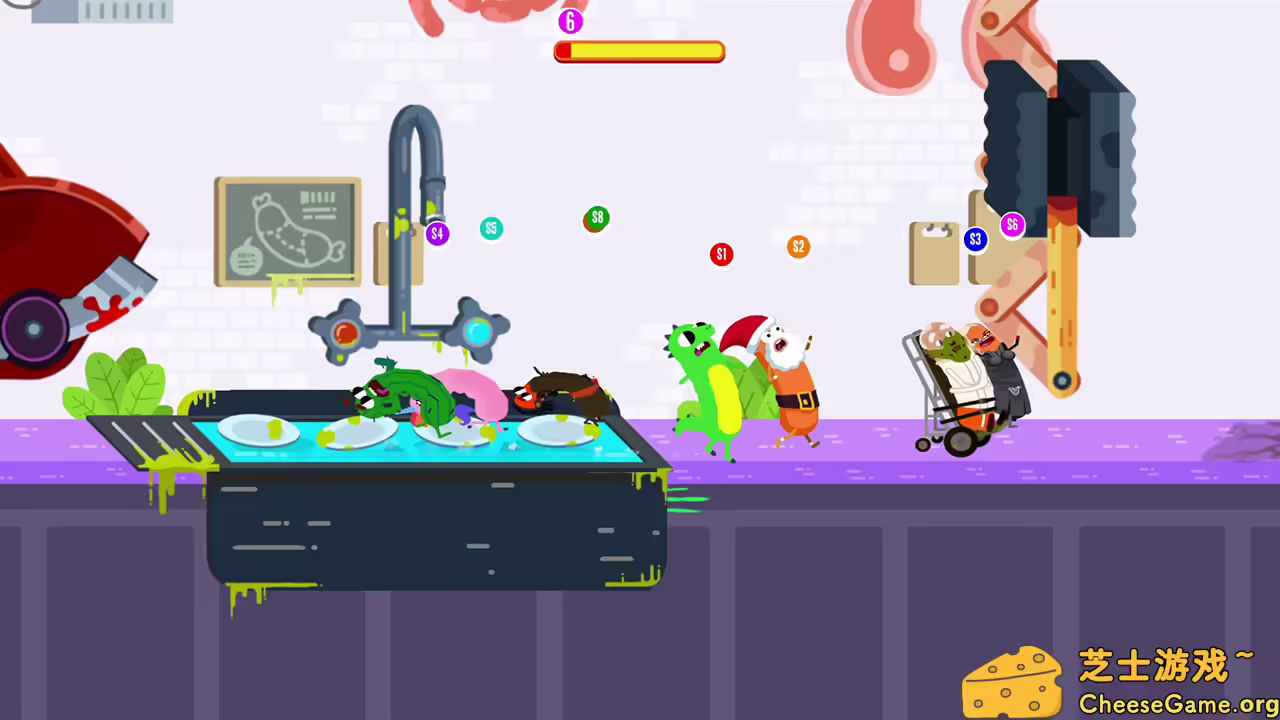Image resolution: width=1280 pixels, height=720 pixels.
Task: Grab the green S8 orb
Action: tap(597, 217)
